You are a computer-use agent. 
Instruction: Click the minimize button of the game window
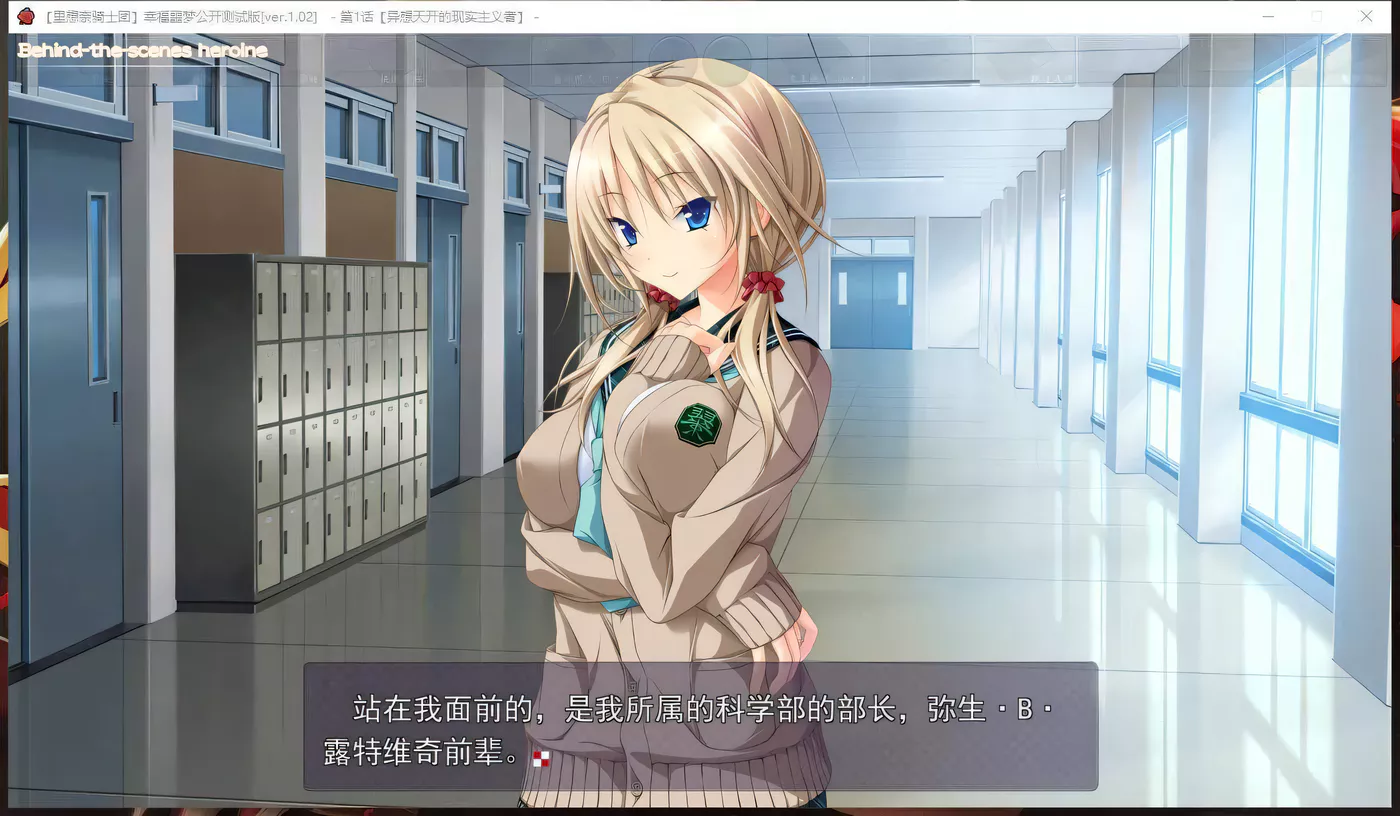[1268, 16]
